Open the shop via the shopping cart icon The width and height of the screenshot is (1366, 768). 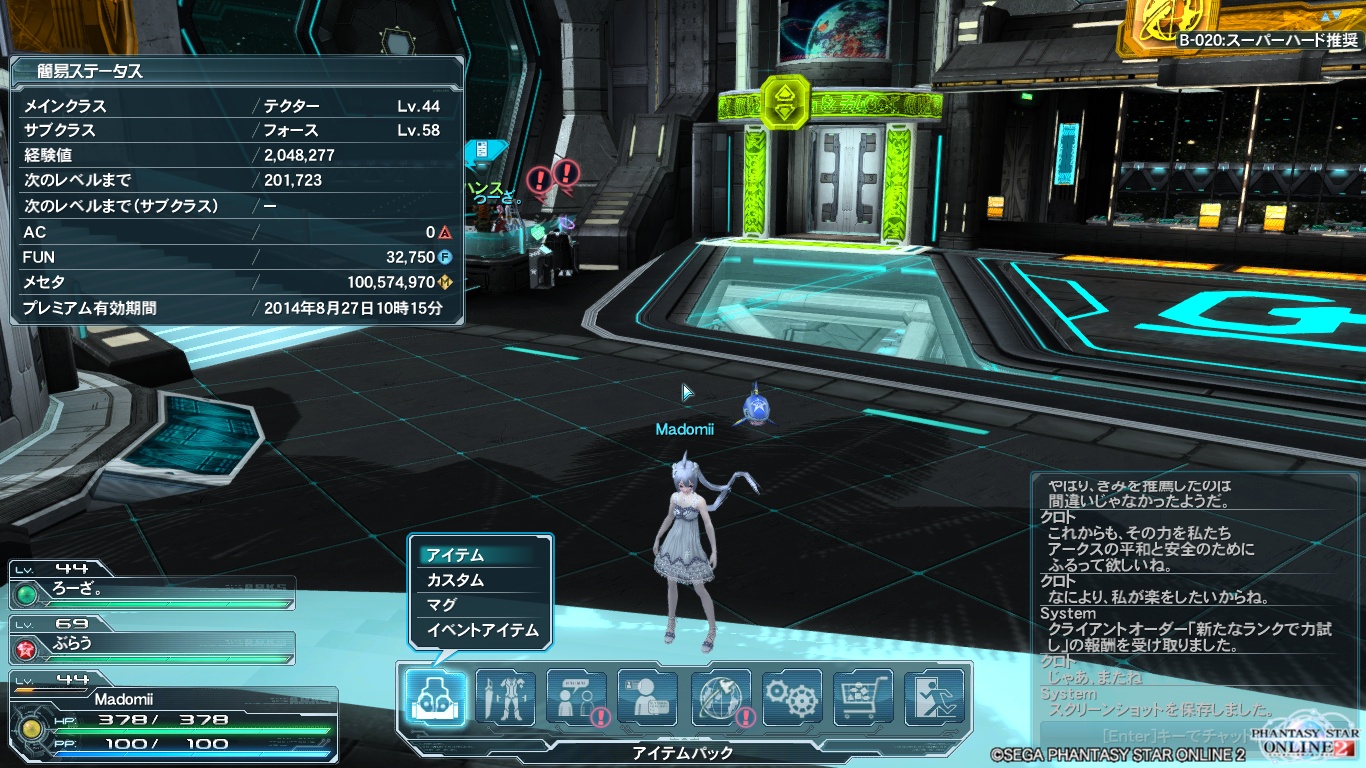click(863, 697)
